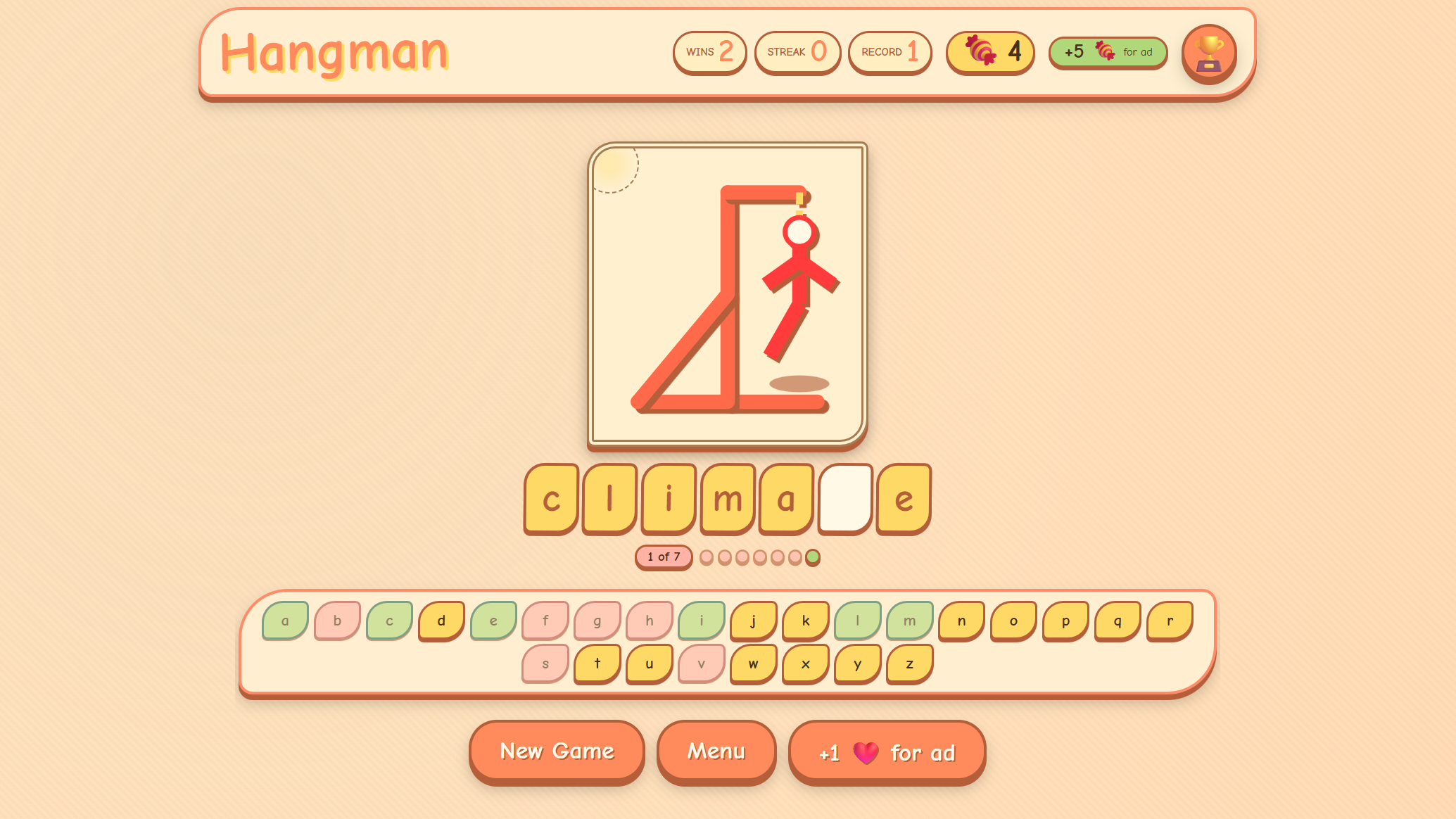The height and width of the screenshot is (819, 1456).
Task: Click the pink missed letter b key
Action: pyautogui.click(x=336, y=620)
